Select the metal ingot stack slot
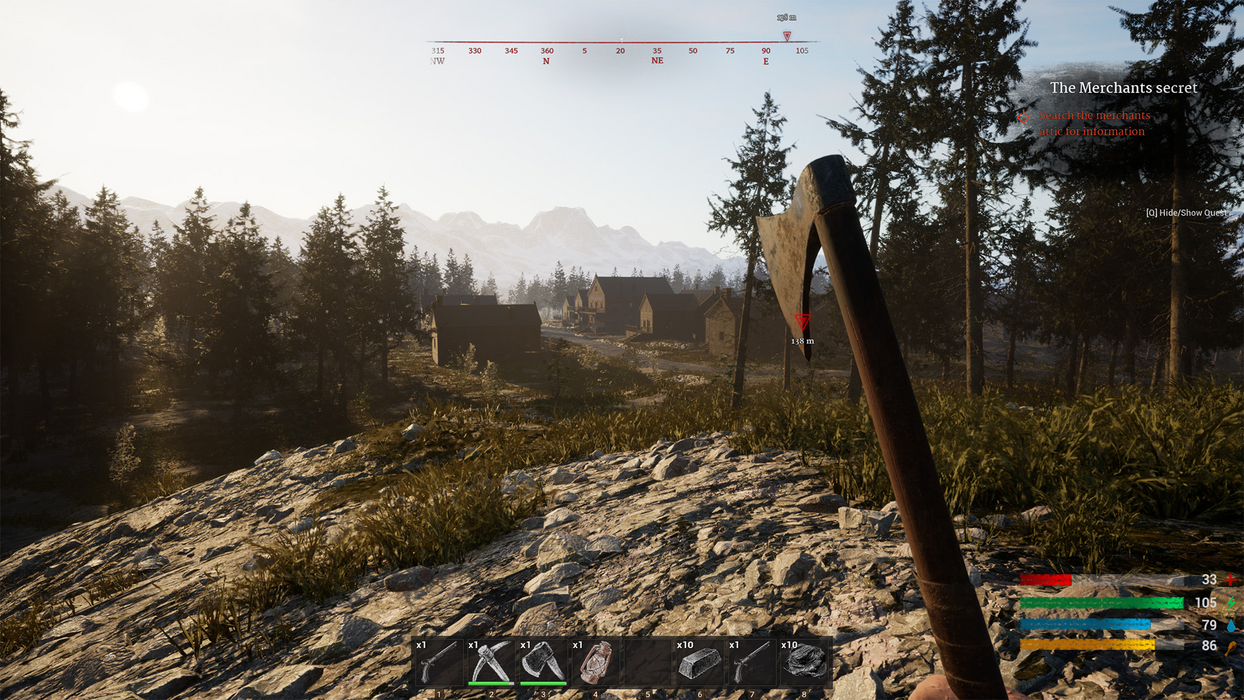The width and height of the screenshot is (1244, 700). pos(699,662)
